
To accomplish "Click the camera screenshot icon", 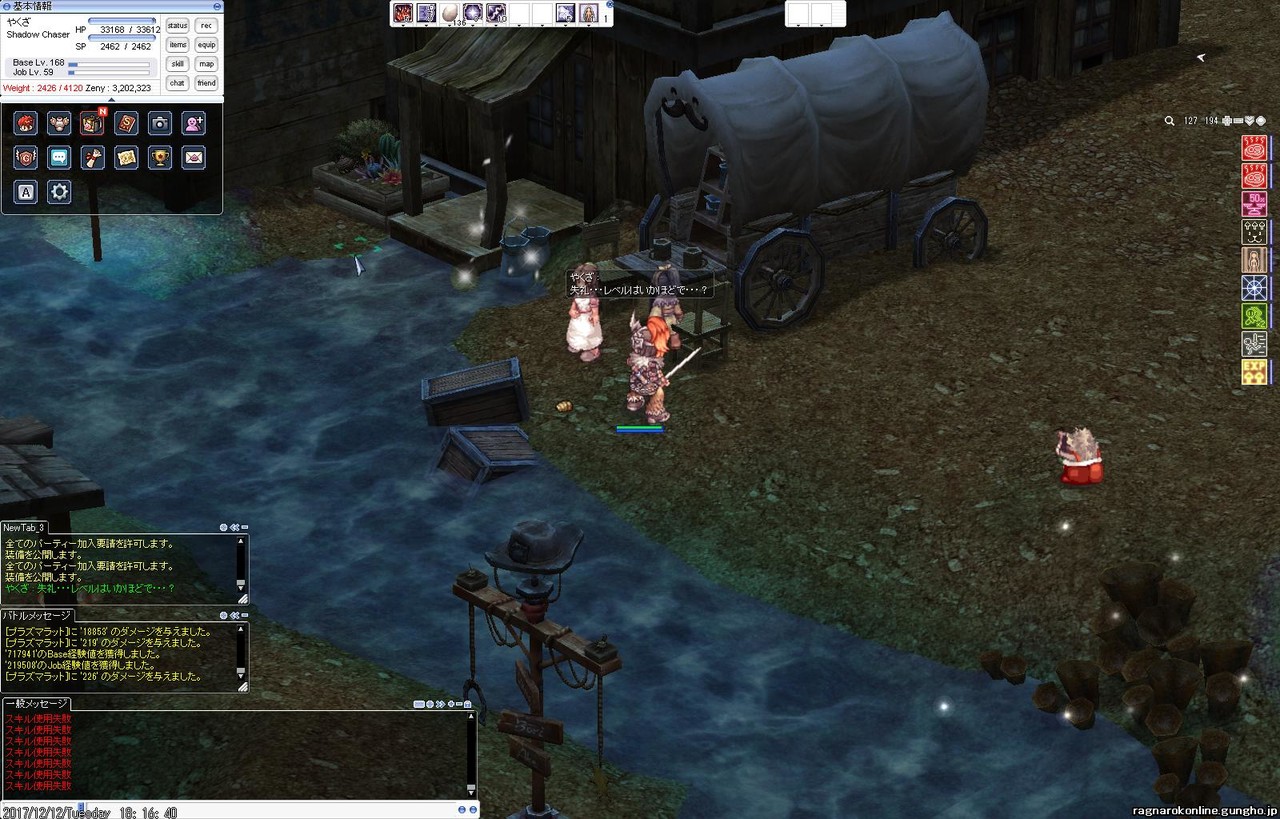I will (160, 123).
